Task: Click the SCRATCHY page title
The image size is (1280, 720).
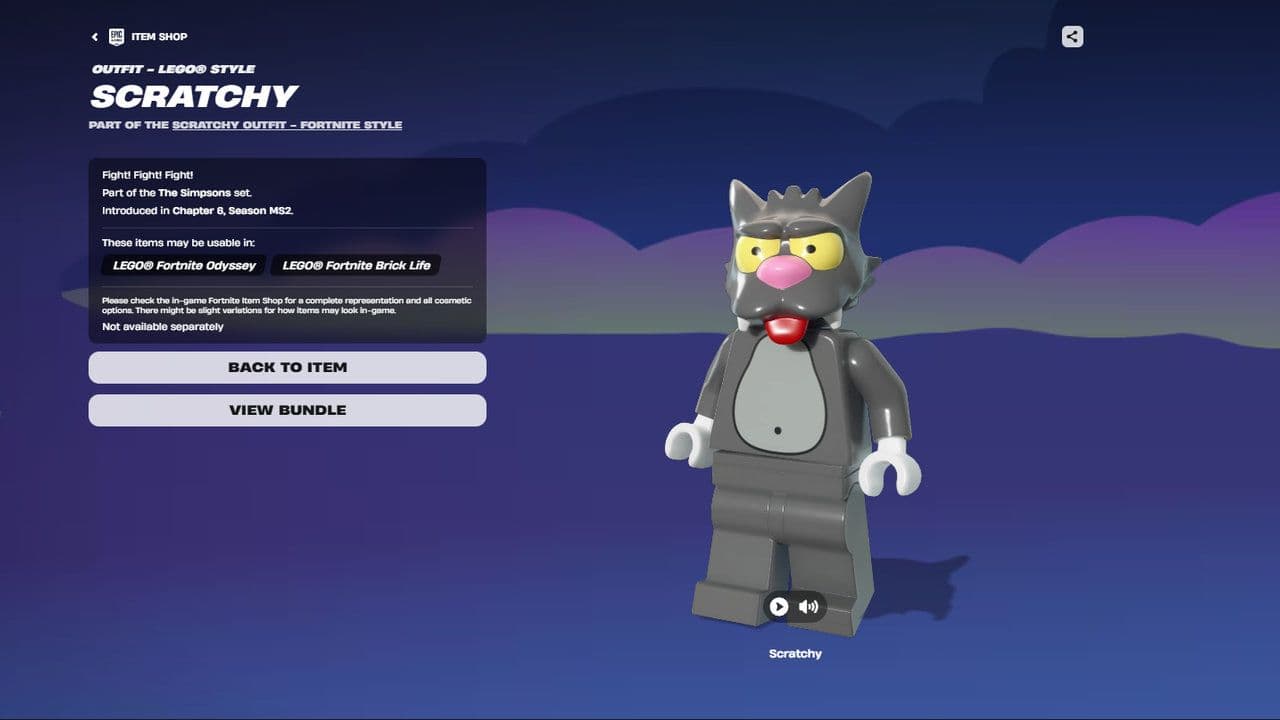Action: click(x=193, y=97)
